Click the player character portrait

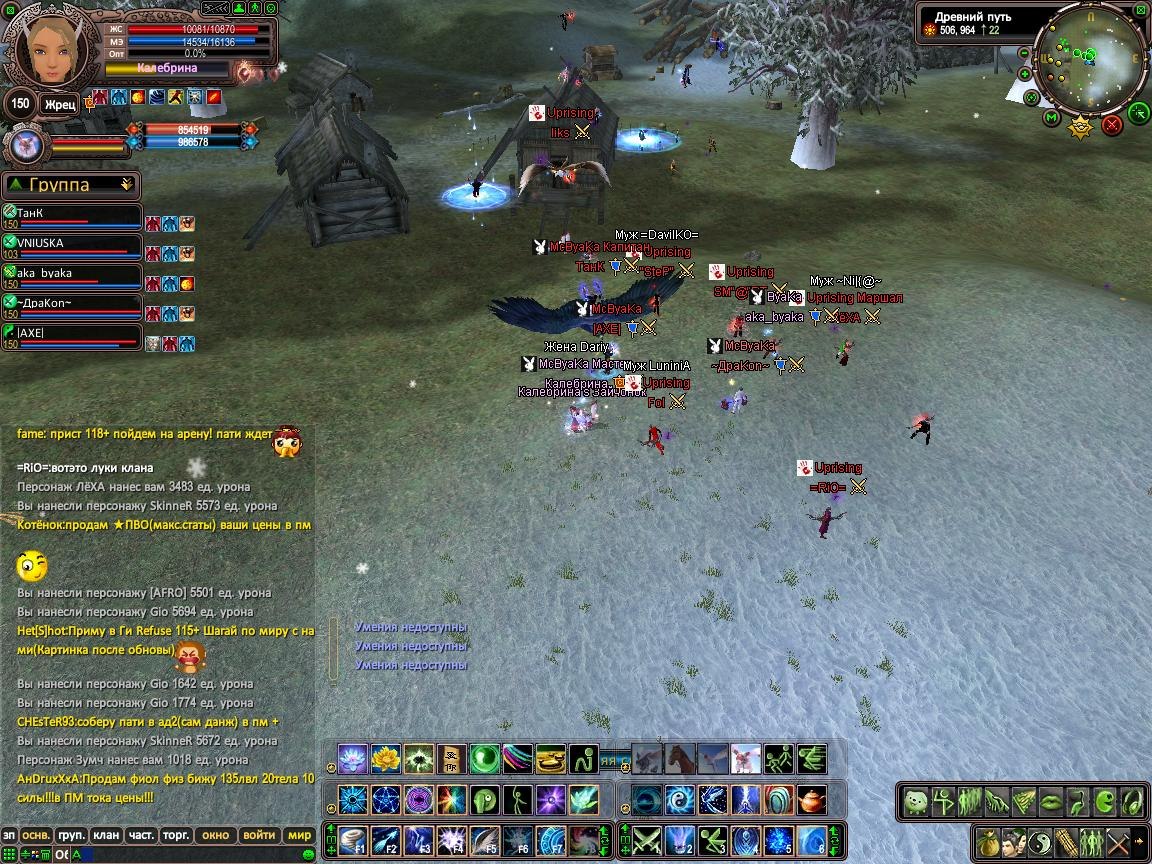(x=47, y=47)
